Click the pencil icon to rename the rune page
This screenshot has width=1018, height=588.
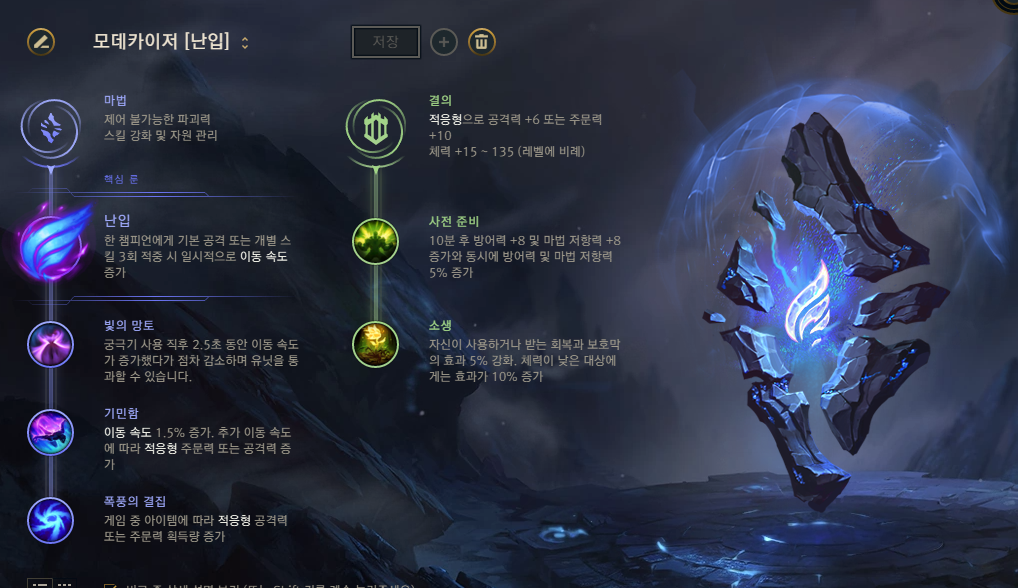tap(41, 42)
